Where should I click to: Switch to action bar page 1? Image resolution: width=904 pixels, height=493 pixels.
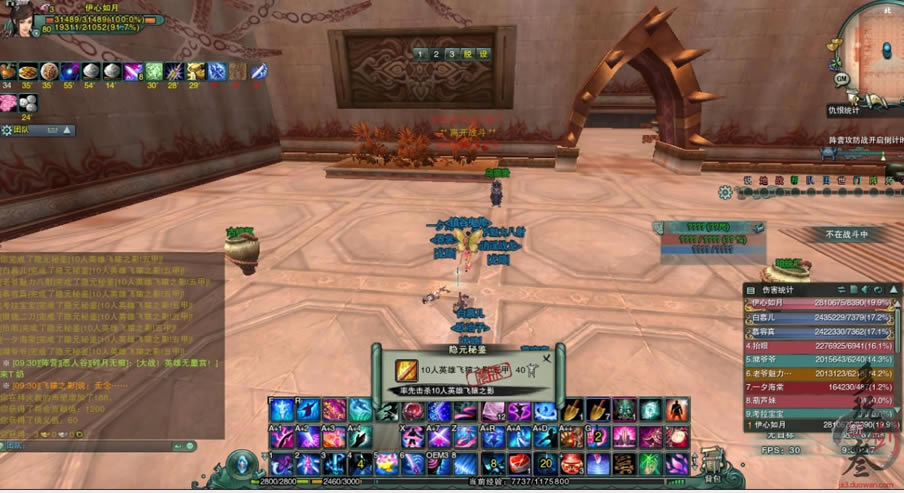tap(421, 54)
